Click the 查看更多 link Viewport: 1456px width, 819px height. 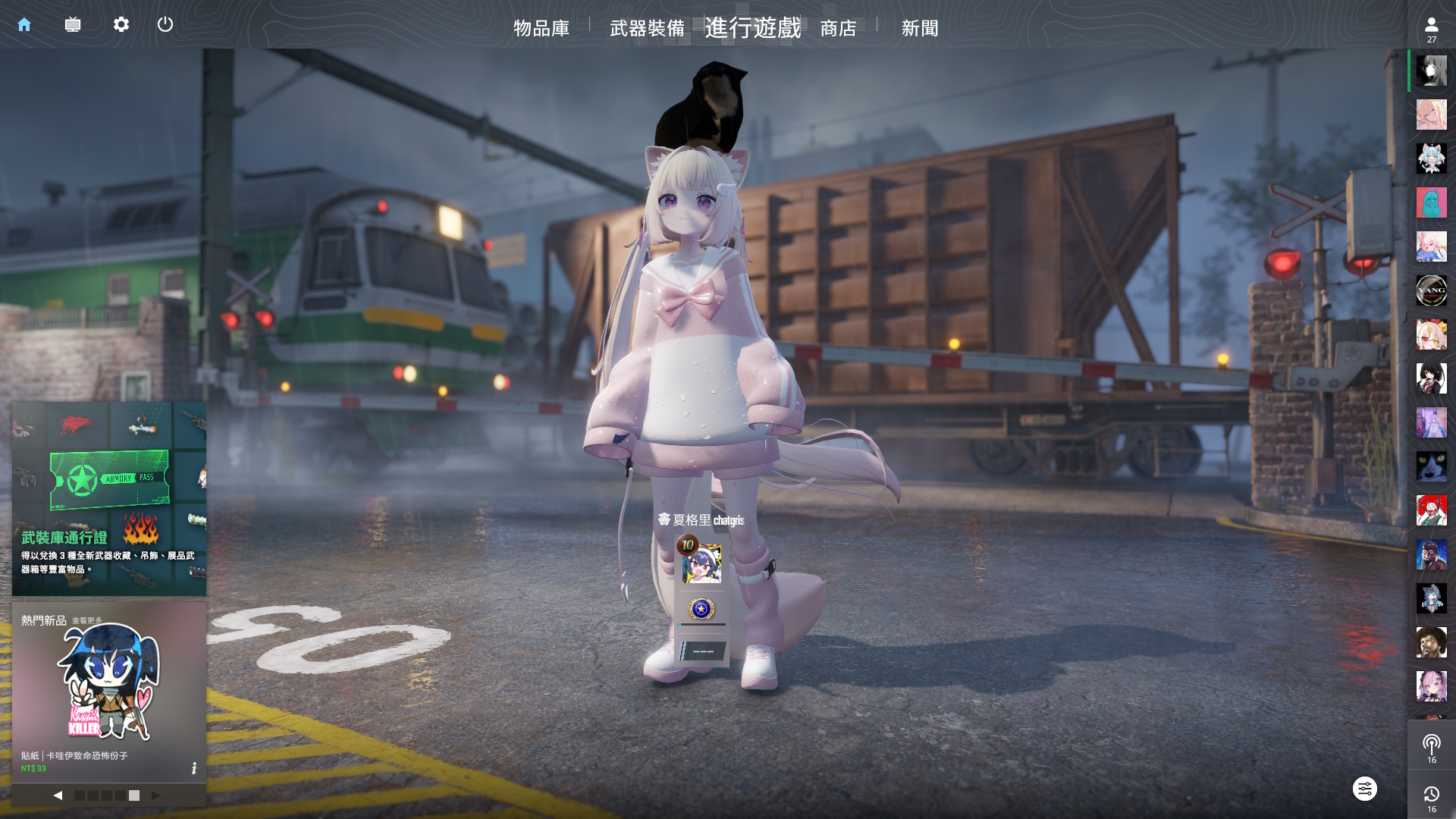pos(87,621)
